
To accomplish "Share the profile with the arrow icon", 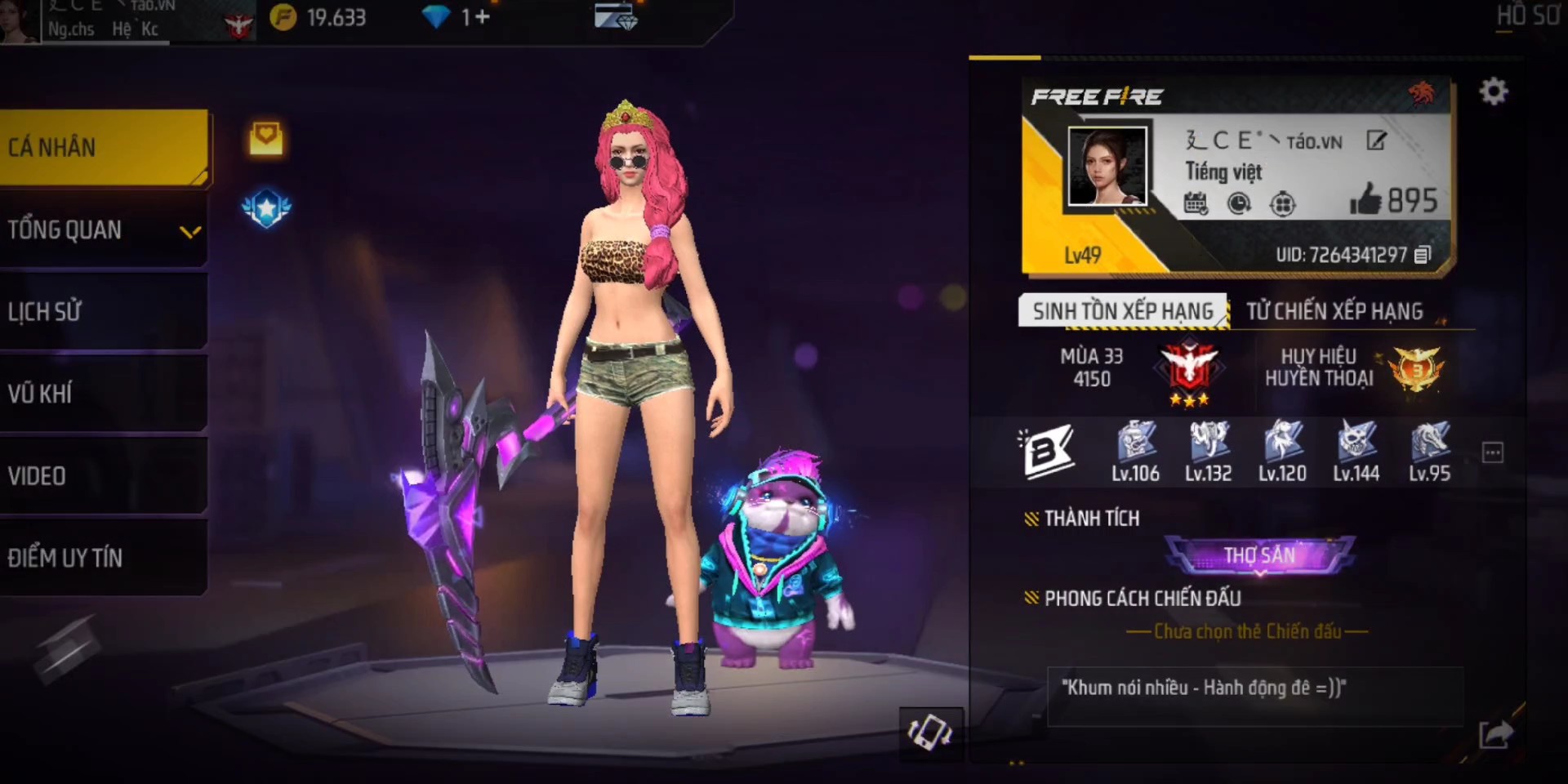I will [x=1495, y=733].
